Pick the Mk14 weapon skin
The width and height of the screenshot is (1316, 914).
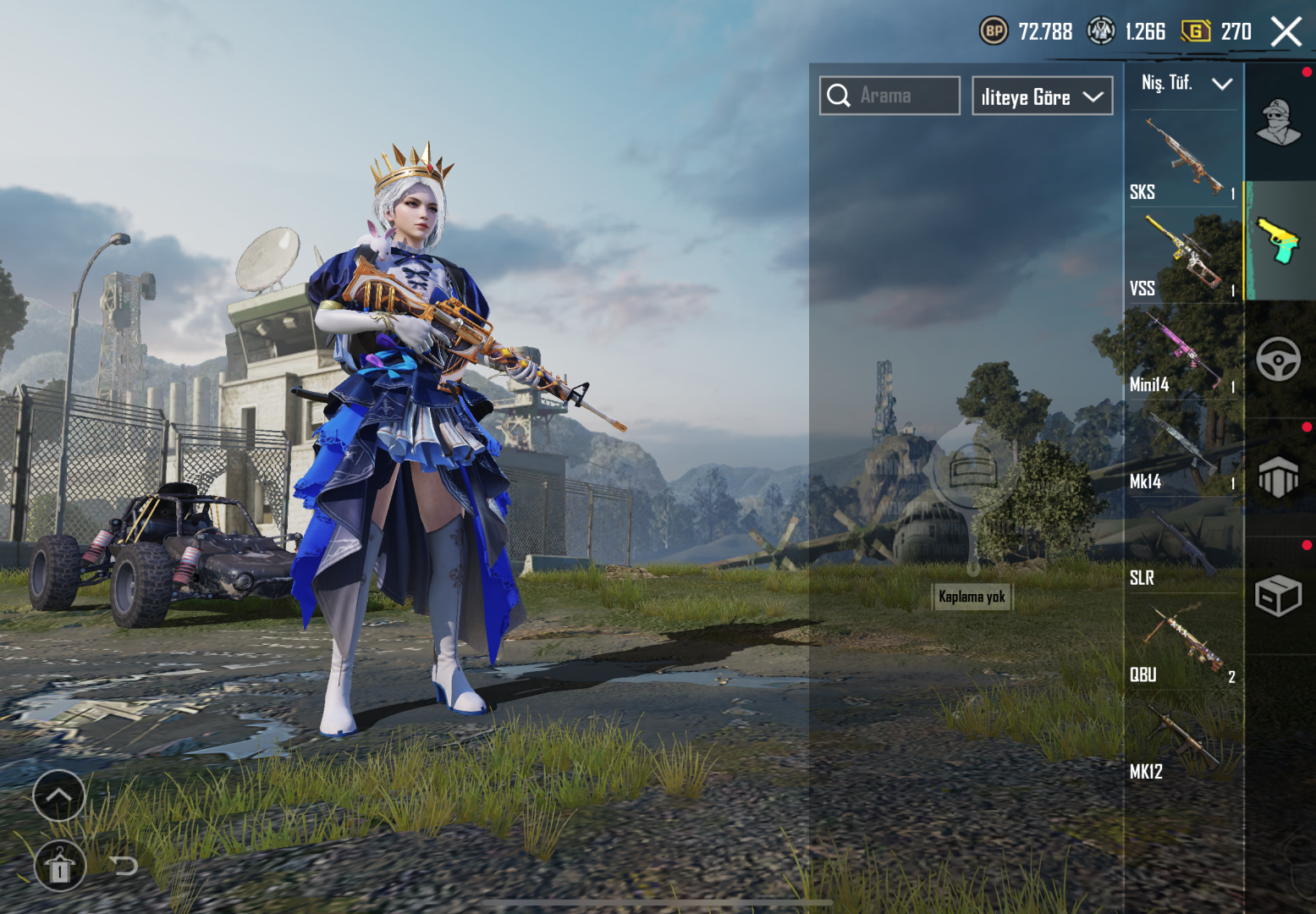point(1183,449)
